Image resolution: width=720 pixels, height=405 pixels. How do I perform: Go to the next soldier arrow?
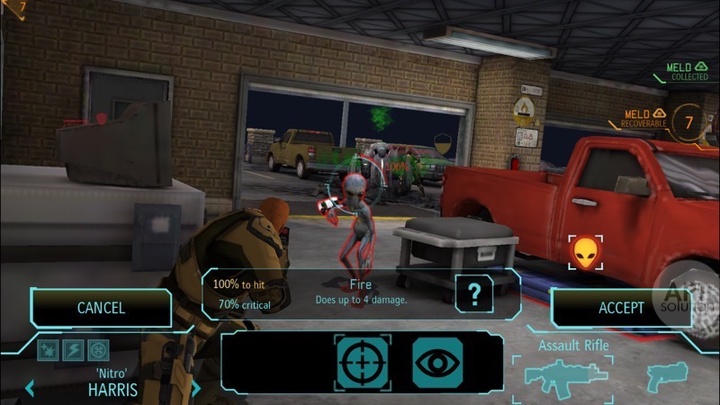(196, 388)
